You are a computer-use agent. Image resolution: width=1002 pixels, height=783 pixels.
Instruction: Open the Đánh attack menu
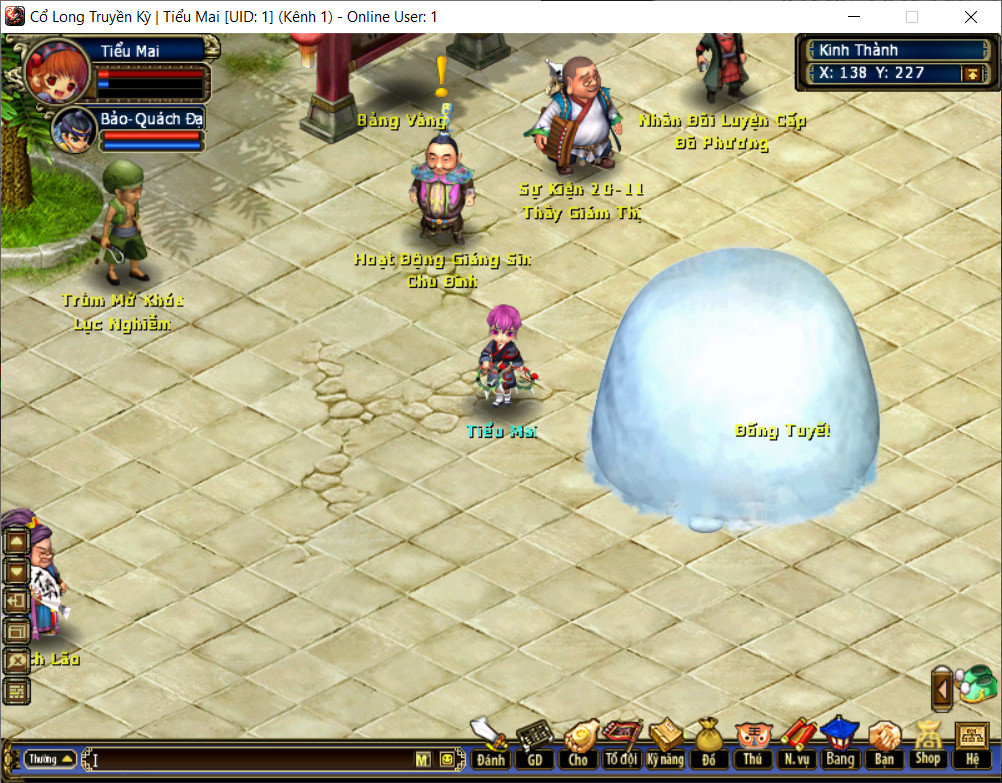pos(490,745)
